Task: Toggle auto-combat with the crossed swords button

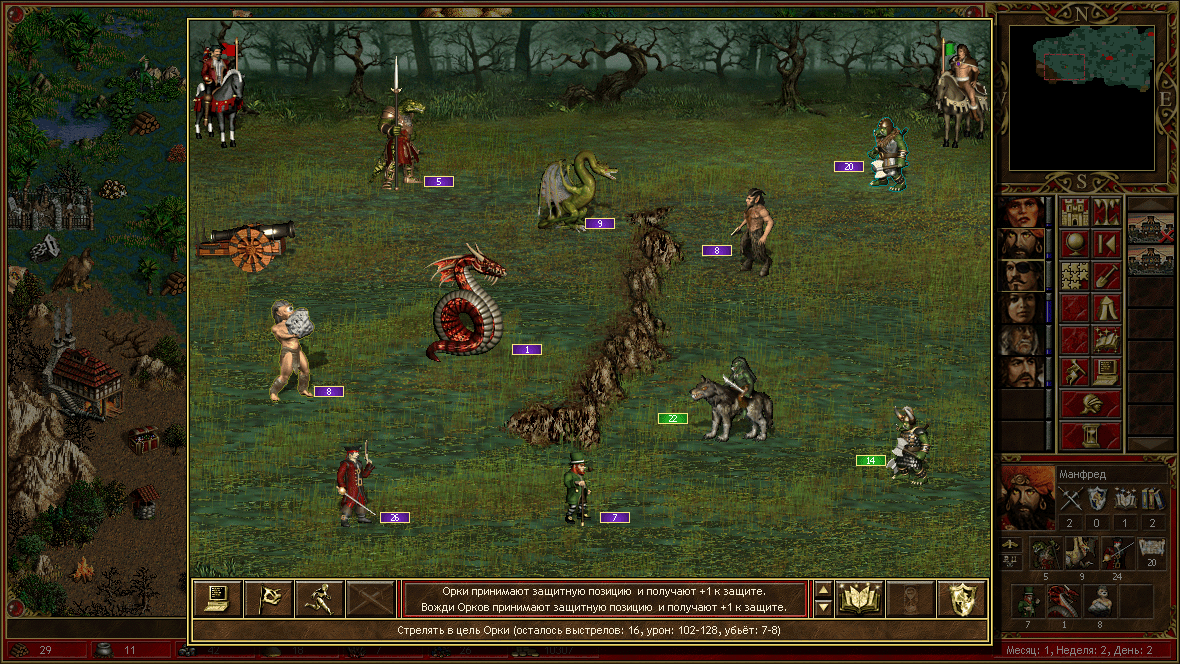Action: click(371, 598)
